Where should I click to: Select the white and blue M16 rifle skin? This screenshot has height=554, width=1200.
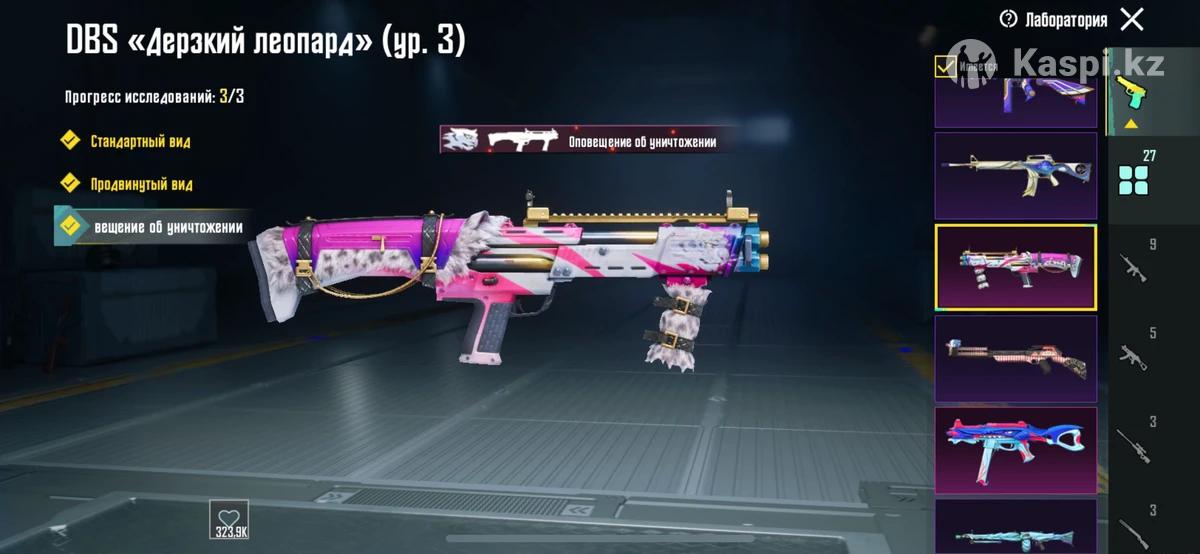tap(1015, 176)
